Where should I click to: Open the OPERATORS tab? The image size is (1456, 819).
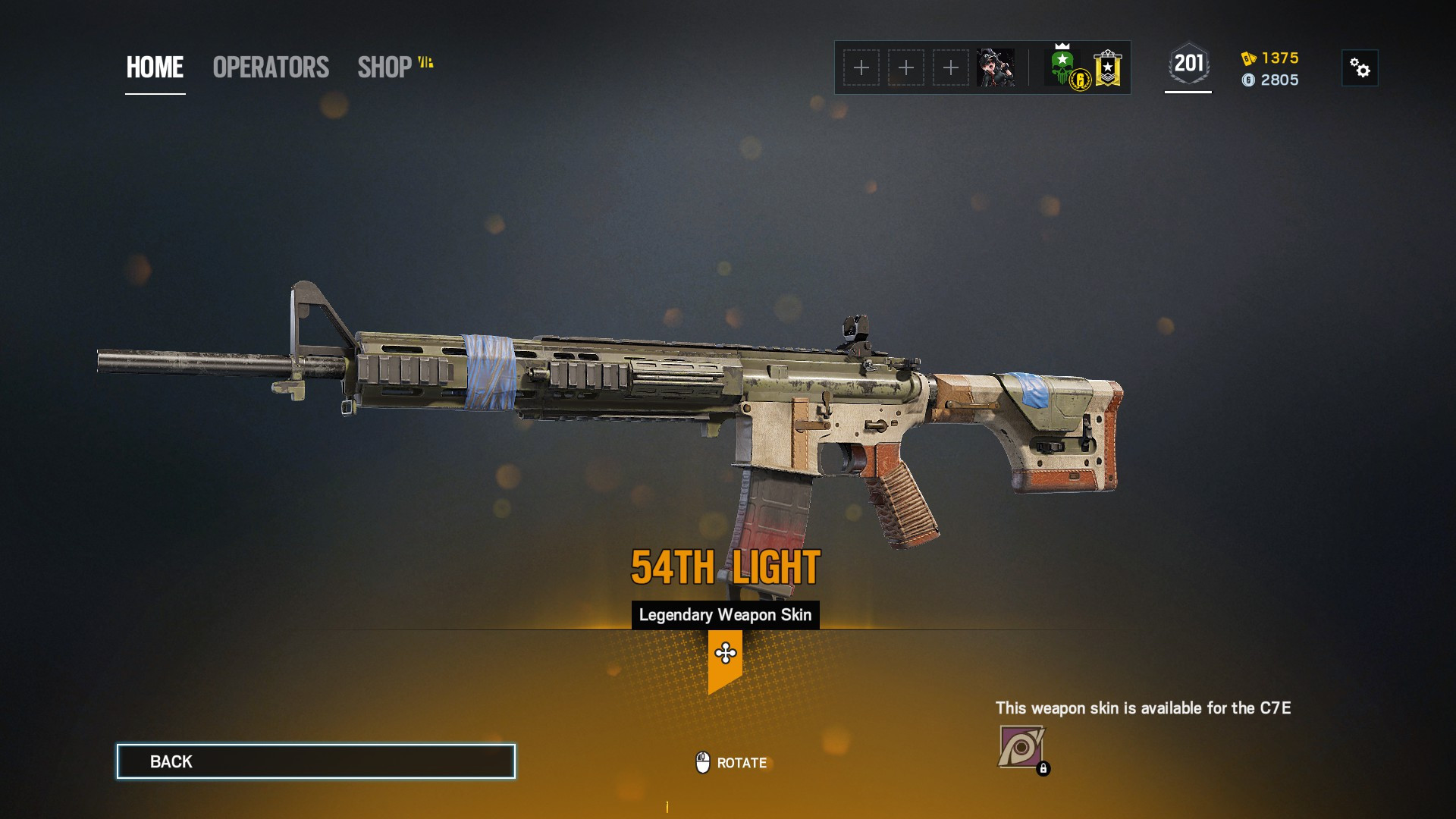point(271,67)
